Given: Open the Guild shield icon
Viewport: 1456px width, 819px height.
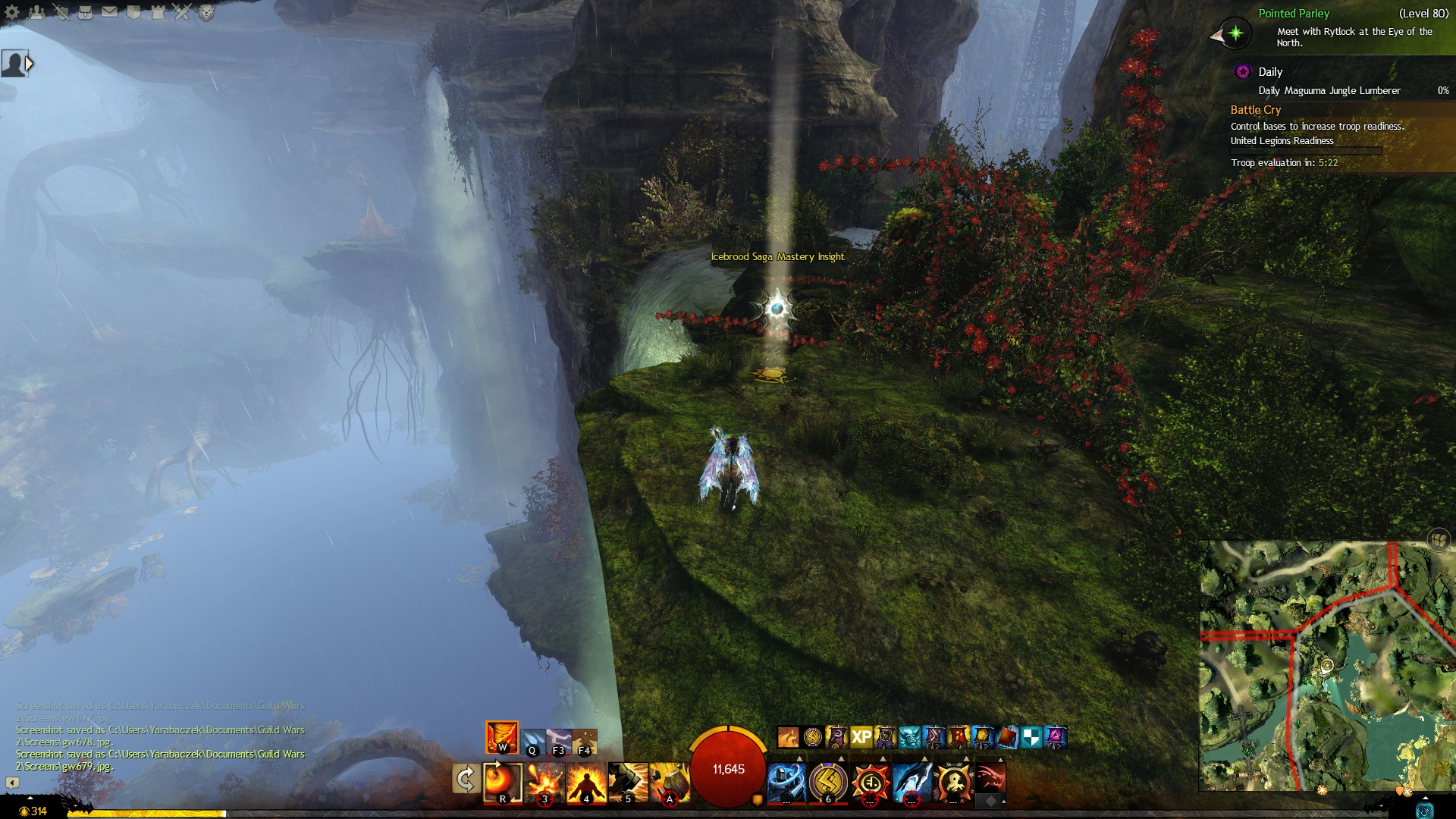Looking at the screenshot, I should point(133,12).
